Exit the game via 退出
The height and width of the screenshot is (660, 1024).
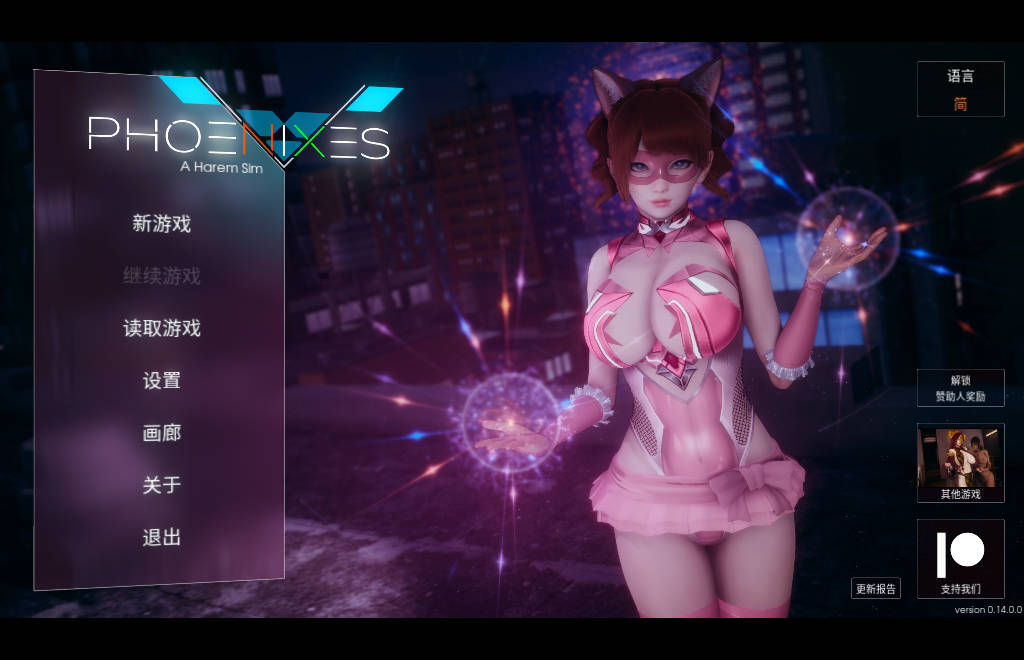click(161, 538)
